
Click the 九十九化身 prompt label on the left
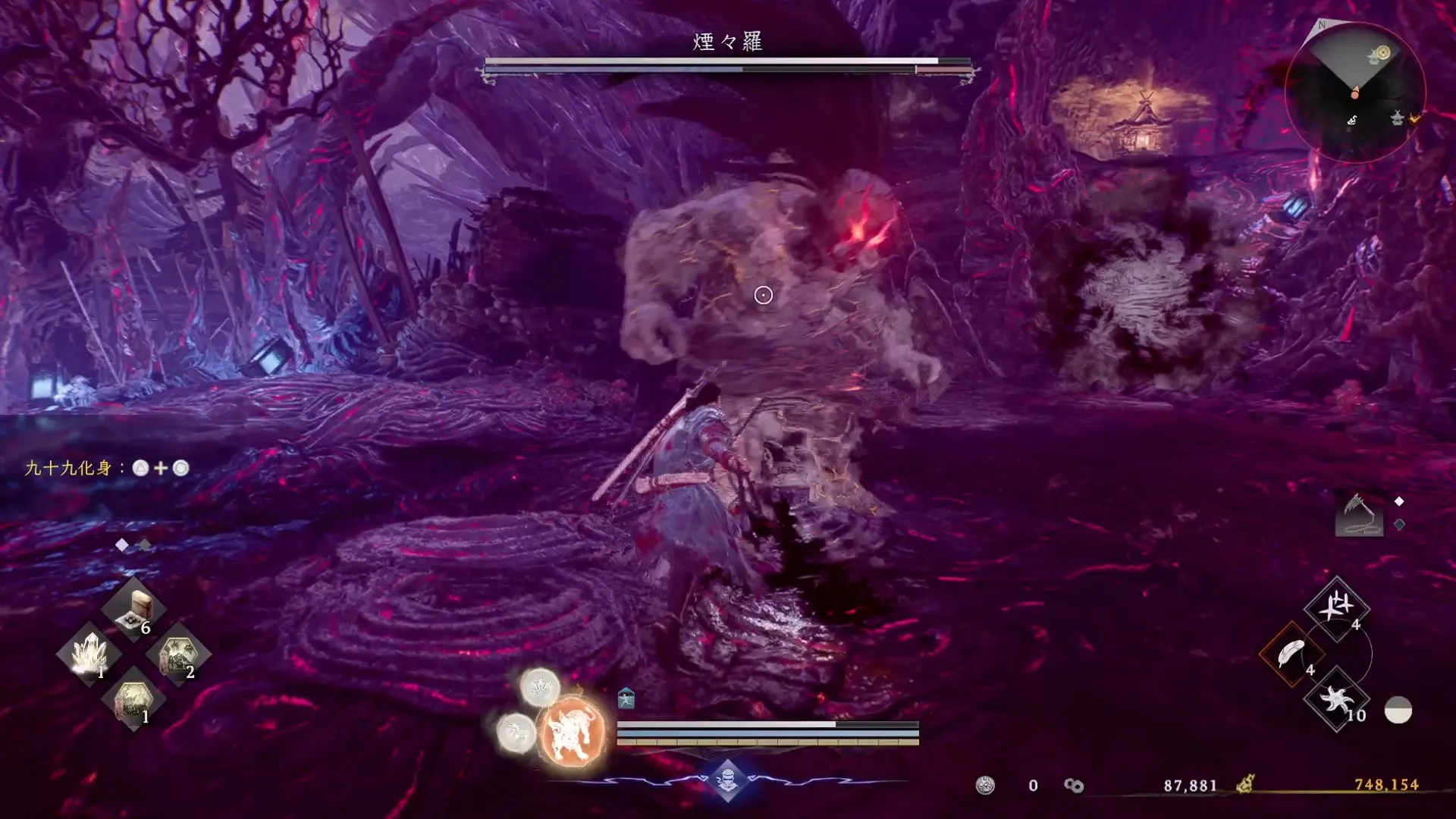(67, 469)
